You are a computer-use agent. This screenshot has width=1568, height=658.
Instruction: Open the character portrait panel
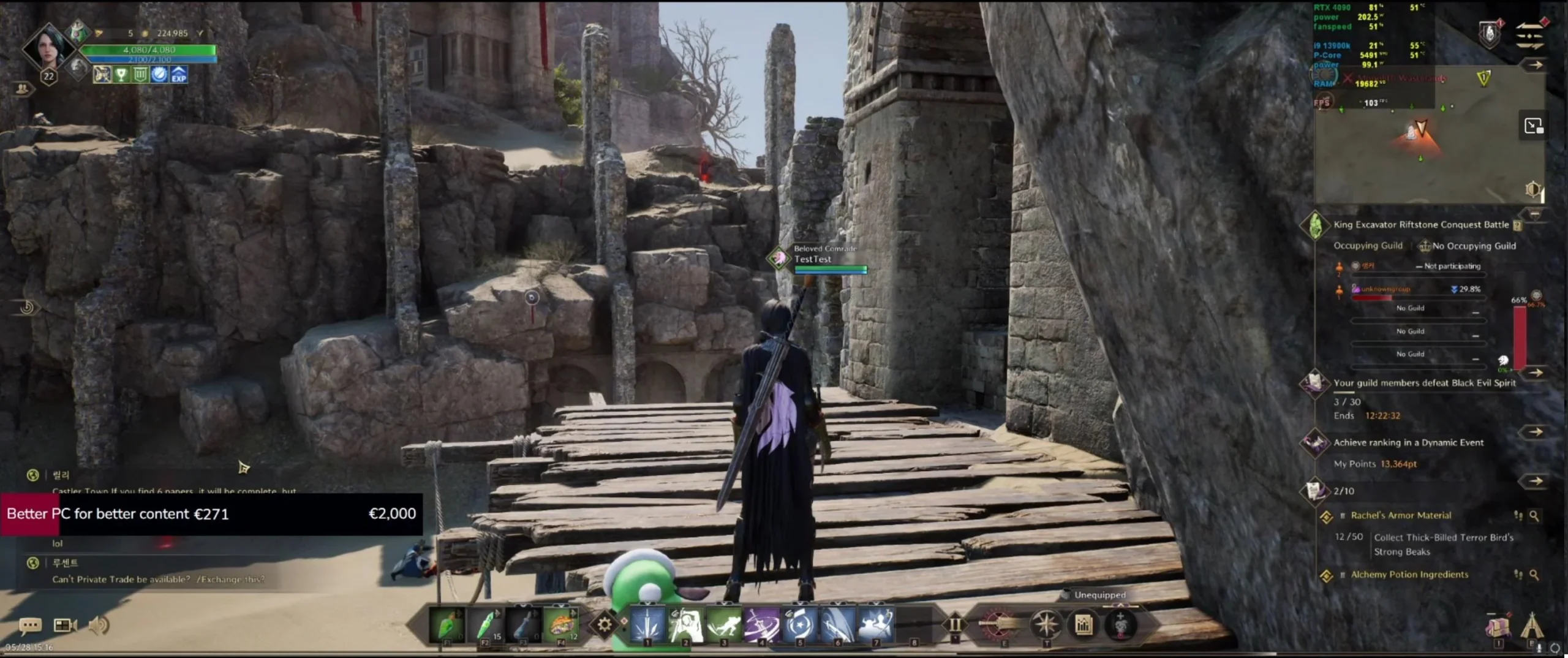pos(48,48)
